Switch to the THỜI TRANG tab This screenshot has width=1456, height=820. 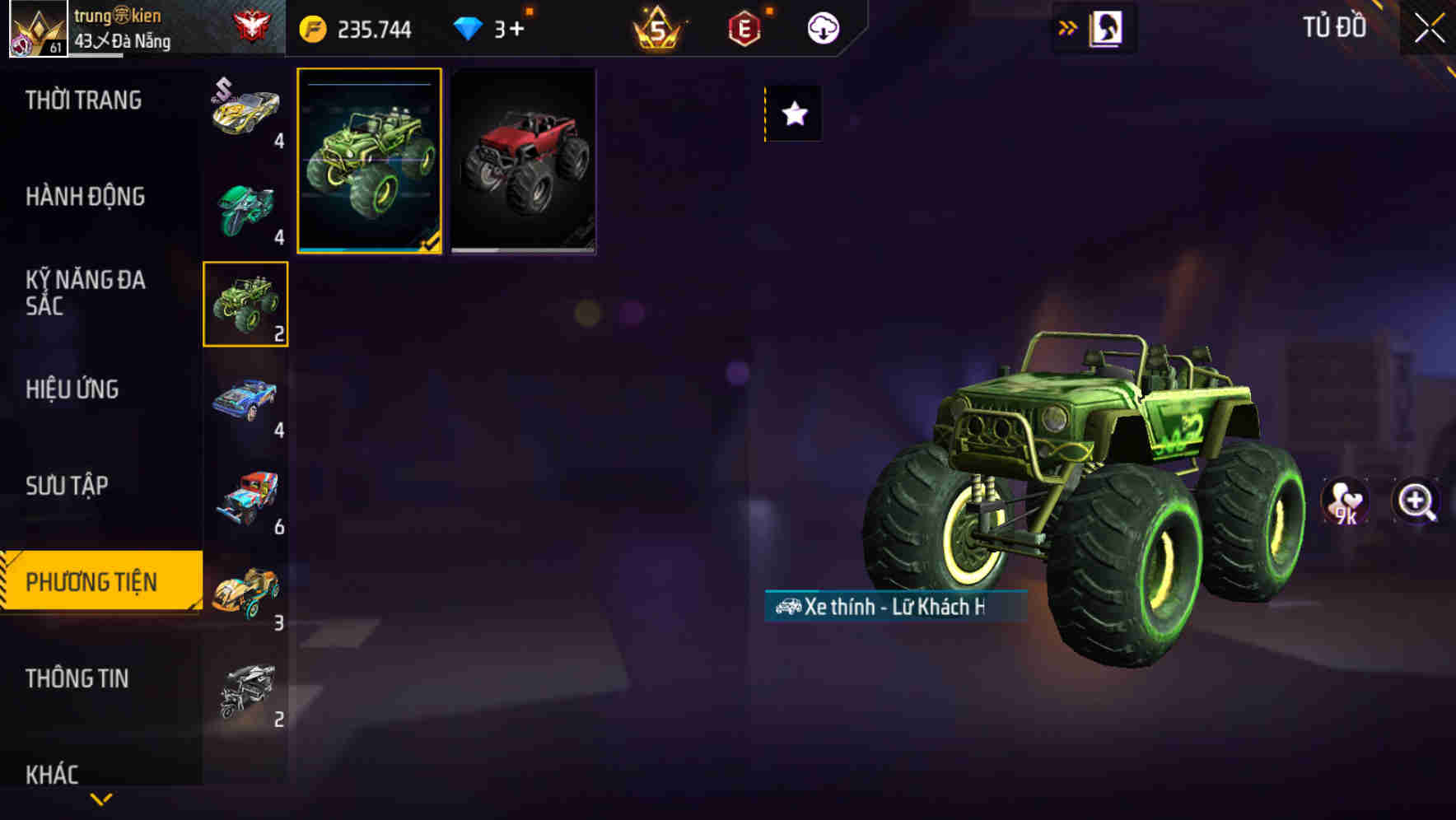click(x=82, y=100)
